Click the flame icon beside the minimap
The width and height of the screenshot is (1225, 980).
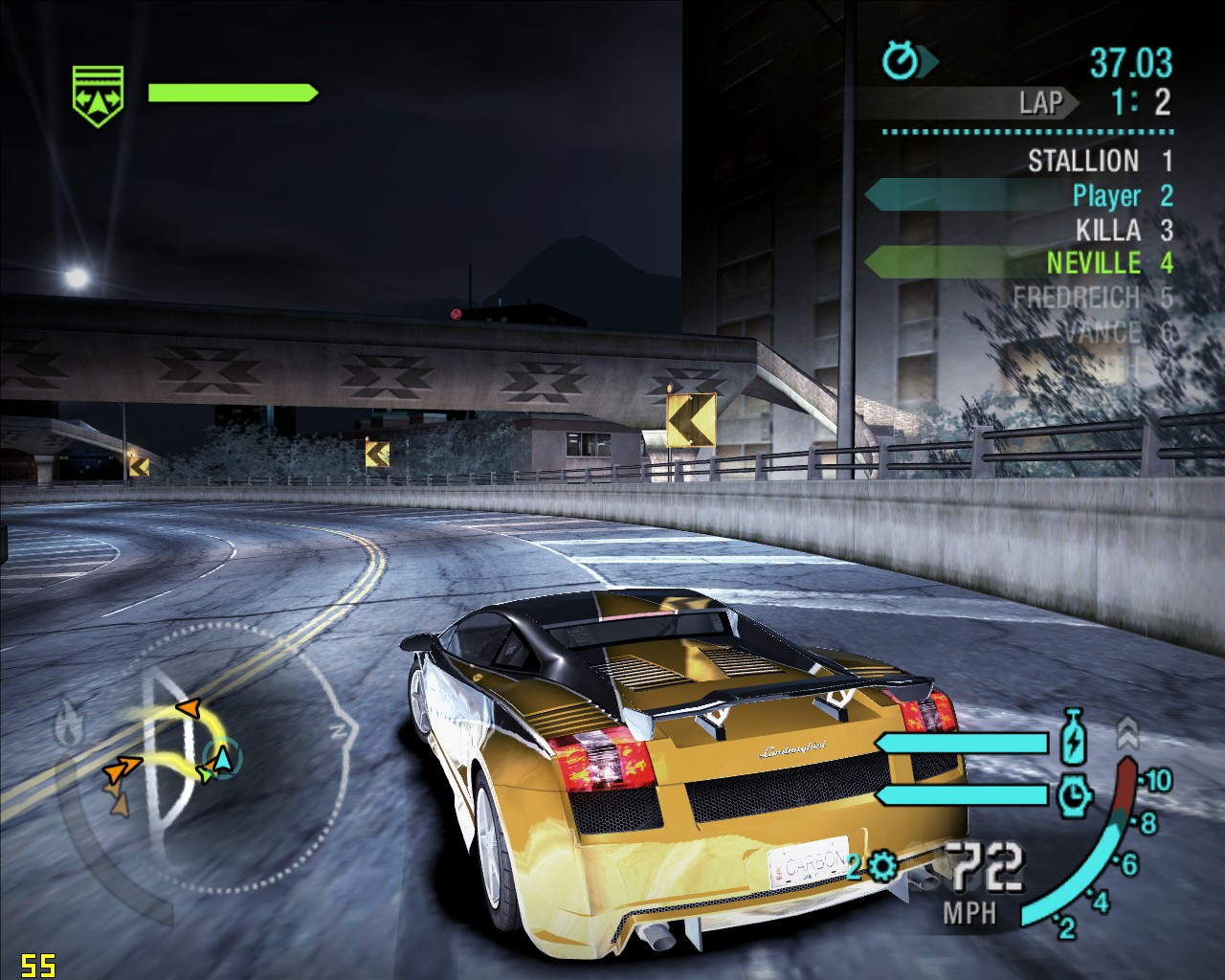click(x=69, y=724)
